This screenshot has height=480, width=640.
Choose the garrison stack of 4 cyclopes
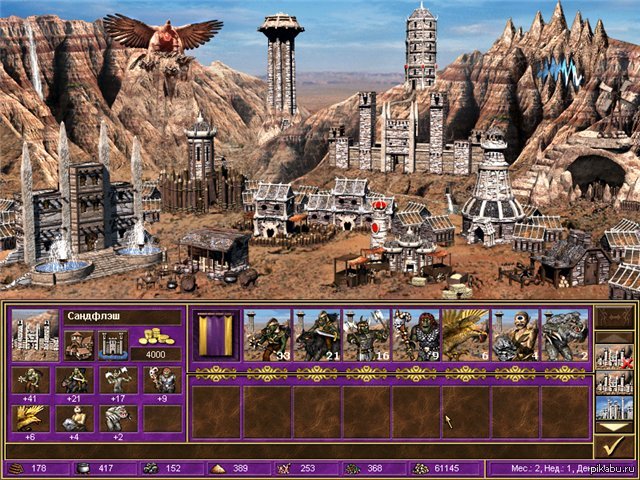[x=515, y=335]
